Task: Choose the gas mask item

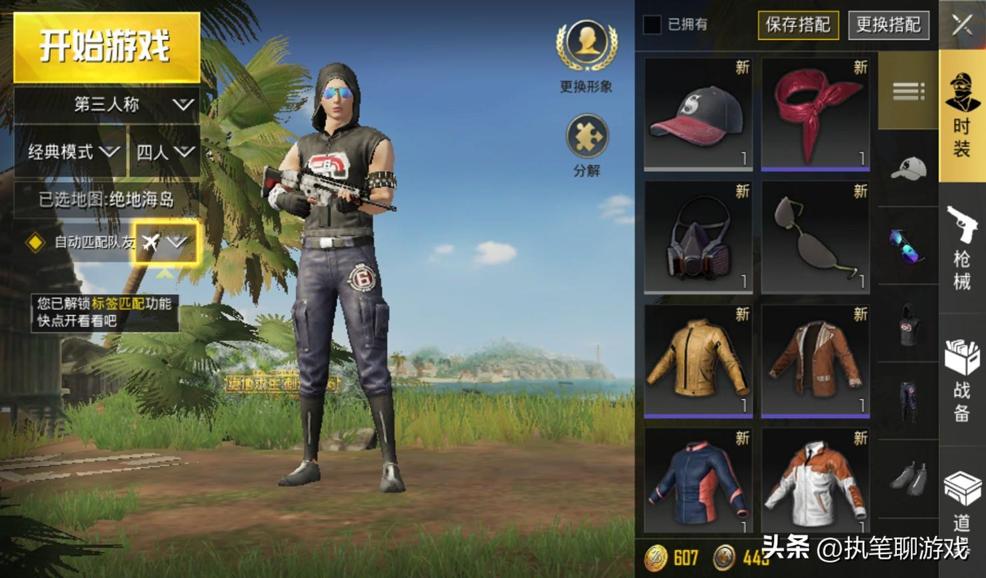Action: pos(698,237)
